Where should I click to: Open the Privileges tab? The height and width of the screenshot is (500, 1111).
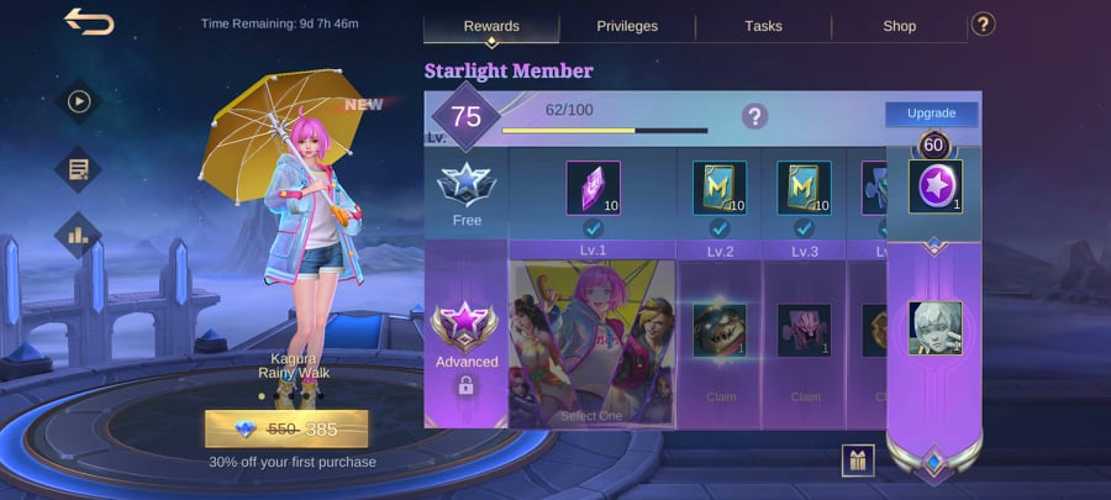pos(627,26)
